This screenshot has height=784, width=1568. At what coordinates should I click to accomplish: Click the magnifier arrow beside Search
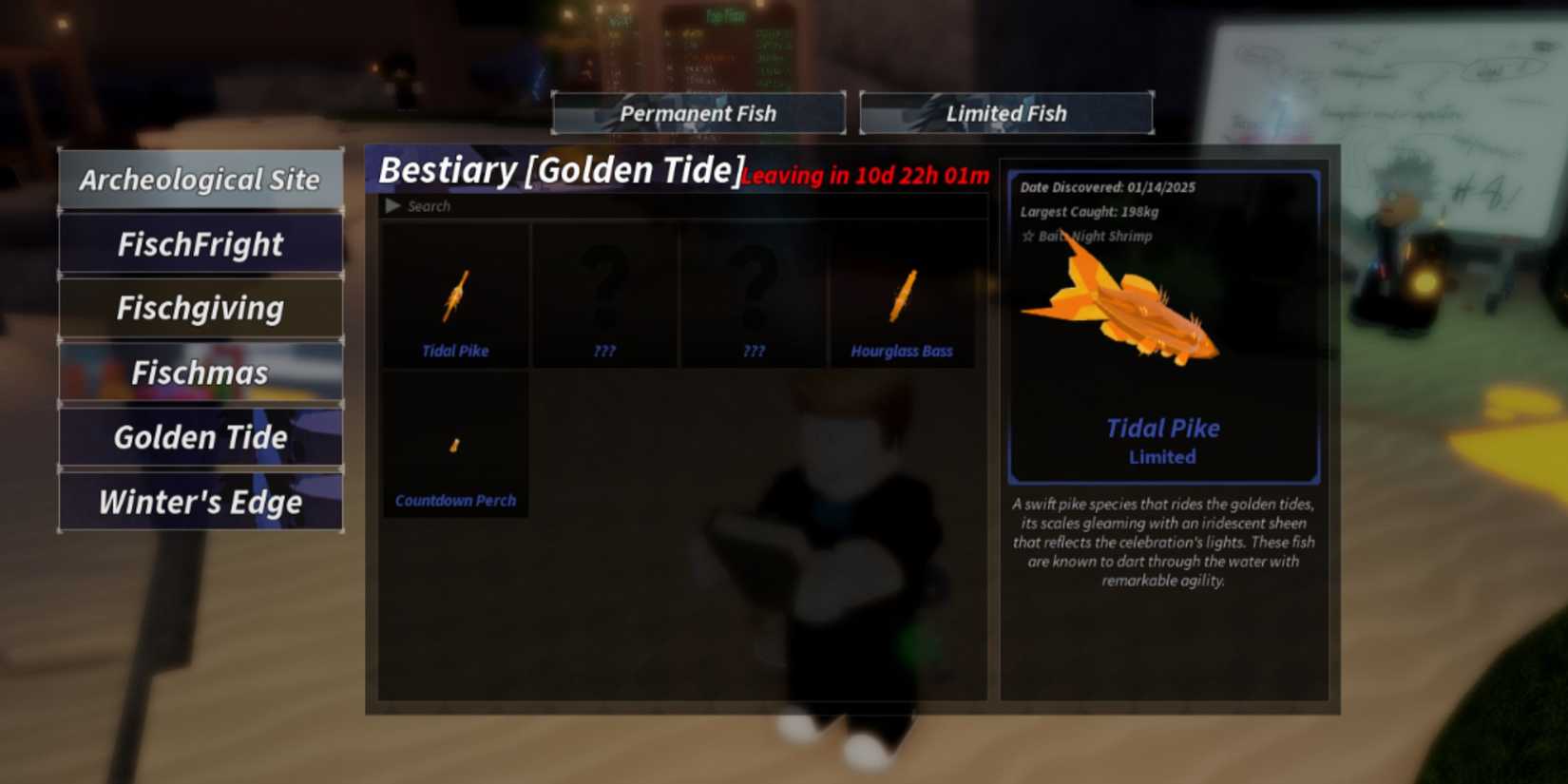pyautogui.click(x=392, y=206)
